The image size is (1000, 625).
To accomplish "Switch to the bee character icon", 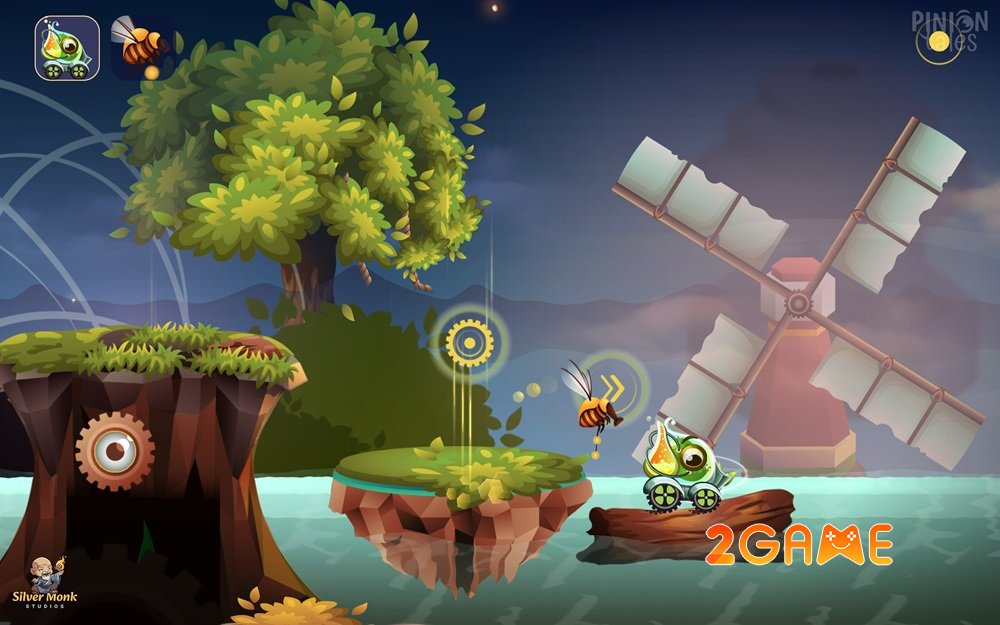I will (x=141, y=47).
